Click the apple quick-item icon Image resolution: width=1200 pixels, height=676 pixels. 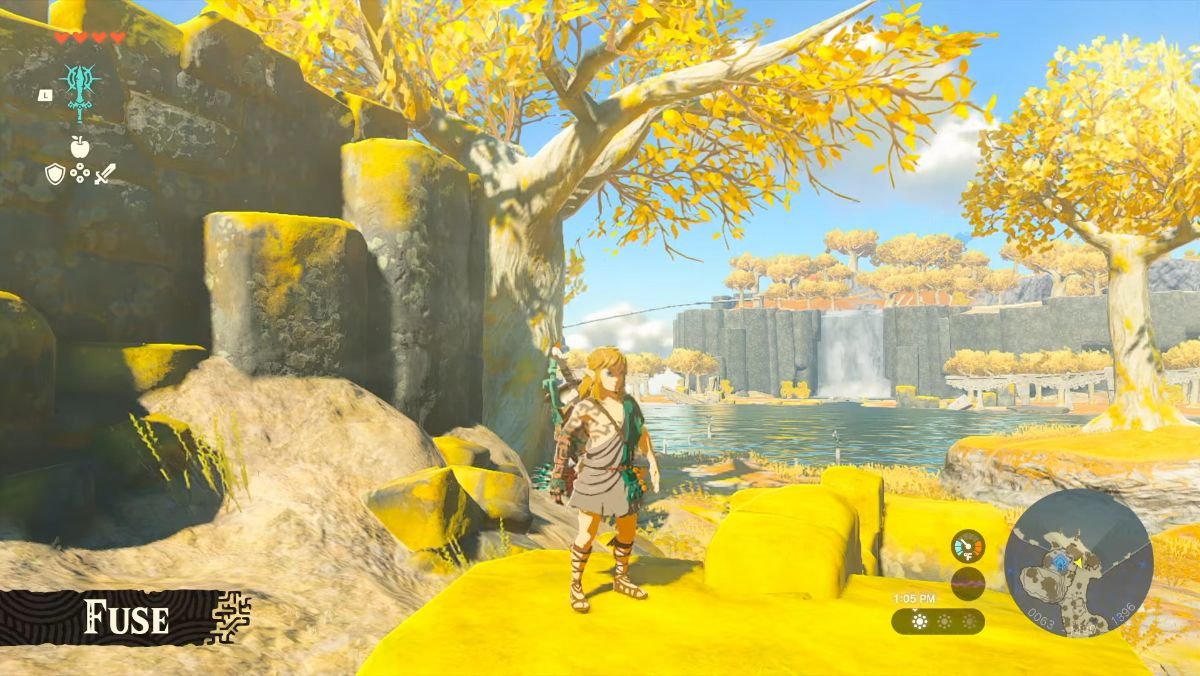coord(80,146)
